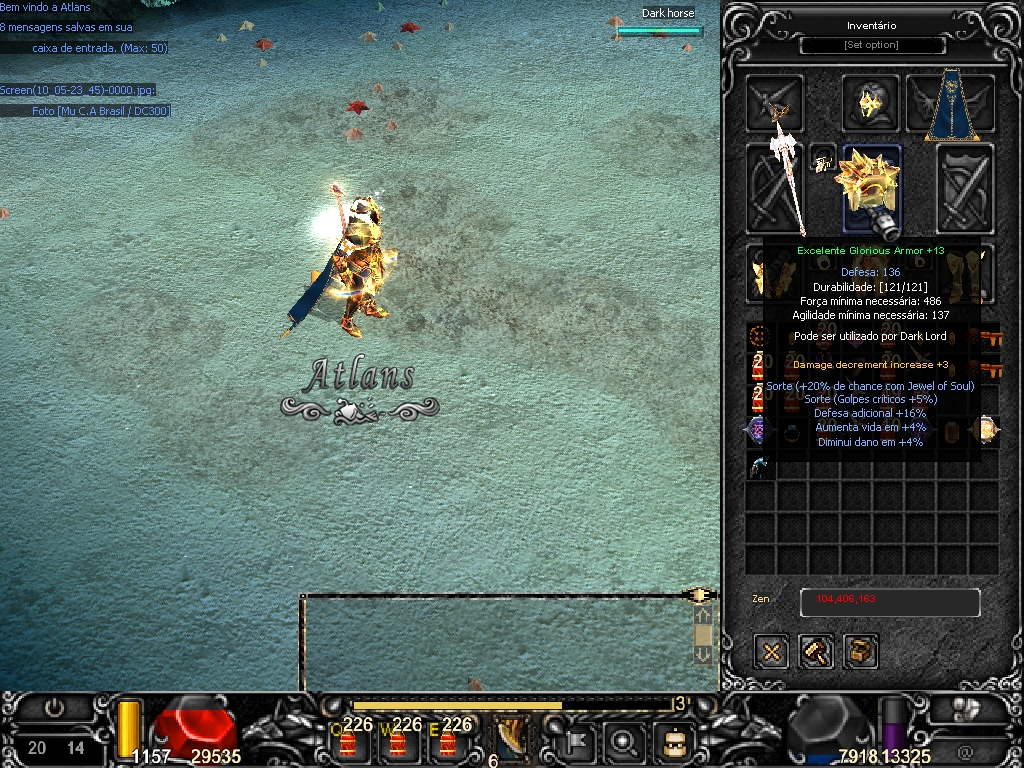Select the active skill icon in hotbar
This screenshot has height=768, width=1024.
513,740
